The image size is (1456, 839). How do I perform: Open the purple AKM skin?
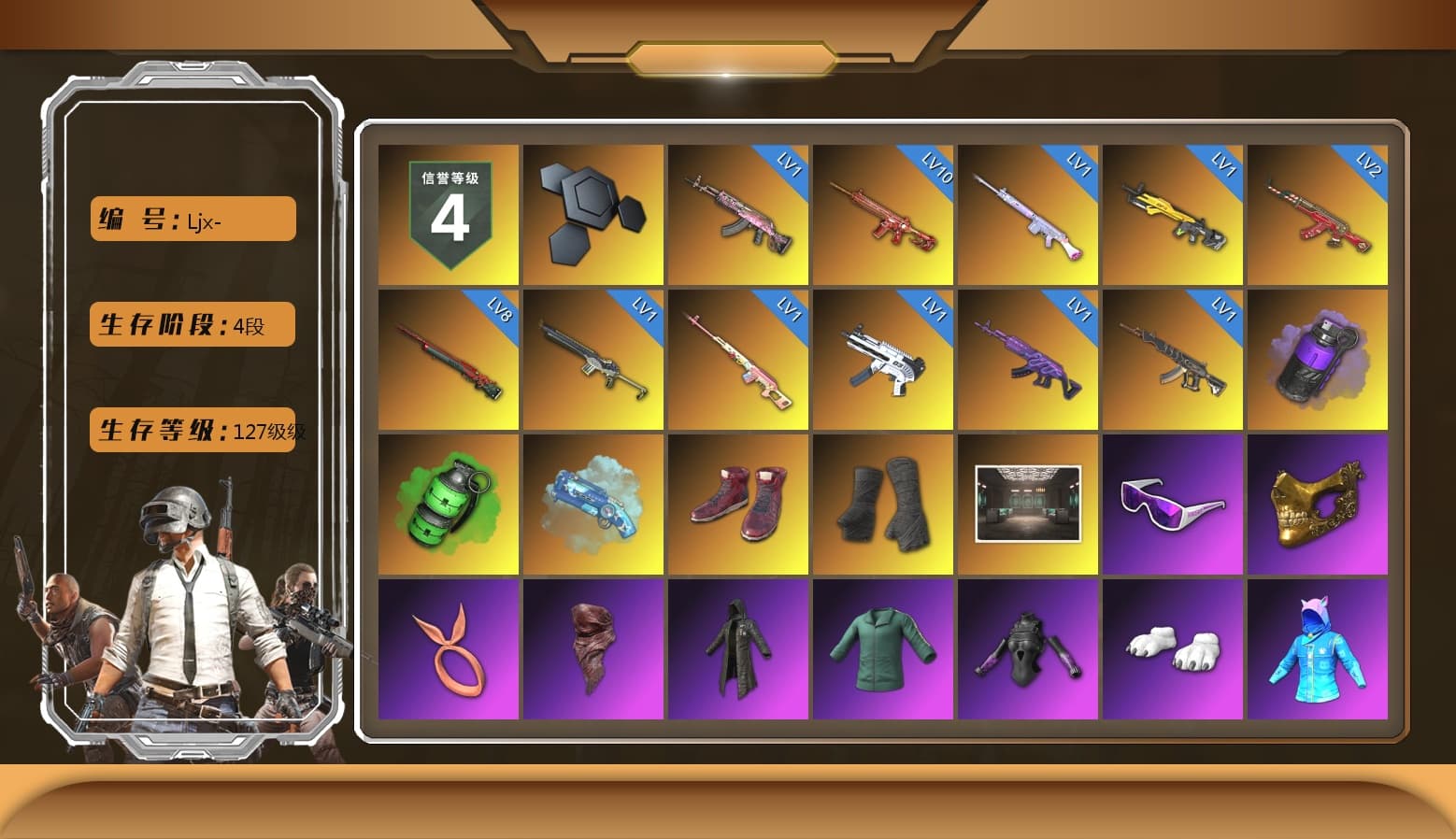click(x=1028, y=360)
